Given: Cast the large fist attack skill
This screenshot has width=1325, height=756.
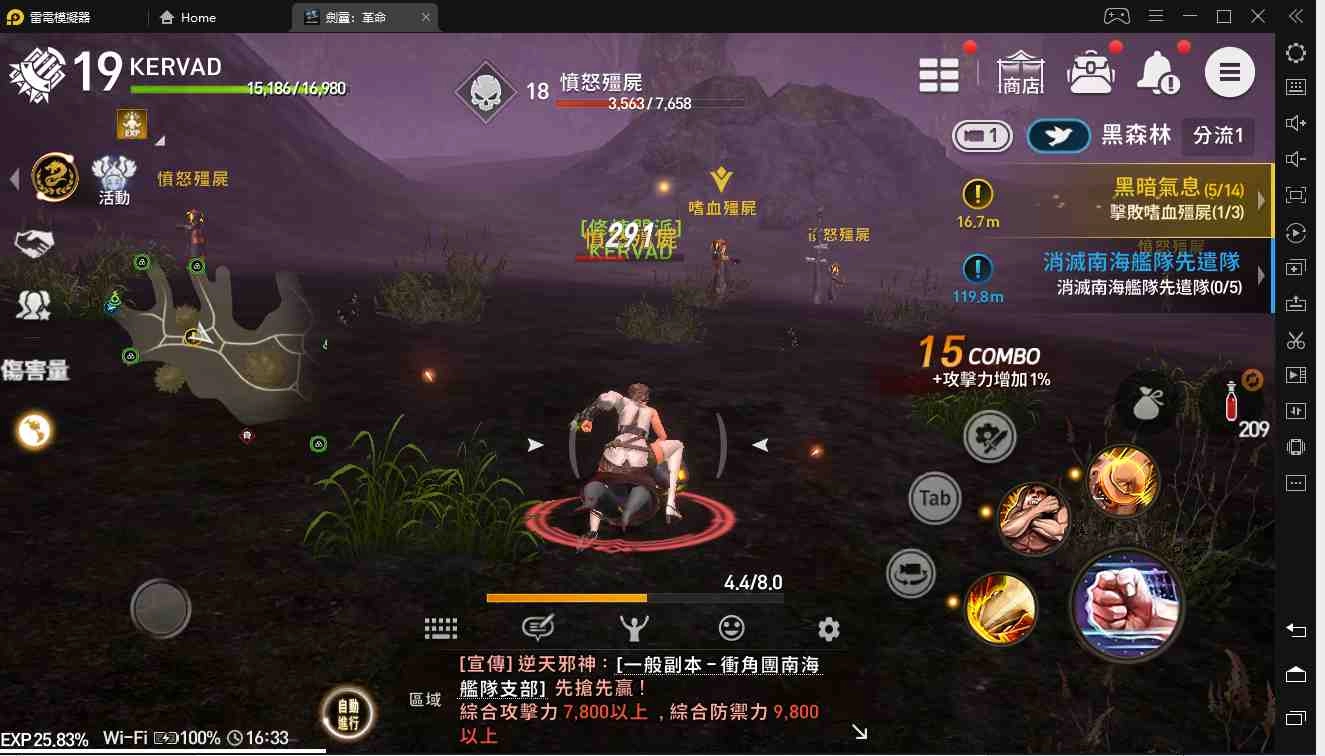Looking at the screenshot, I should 1128,605.
